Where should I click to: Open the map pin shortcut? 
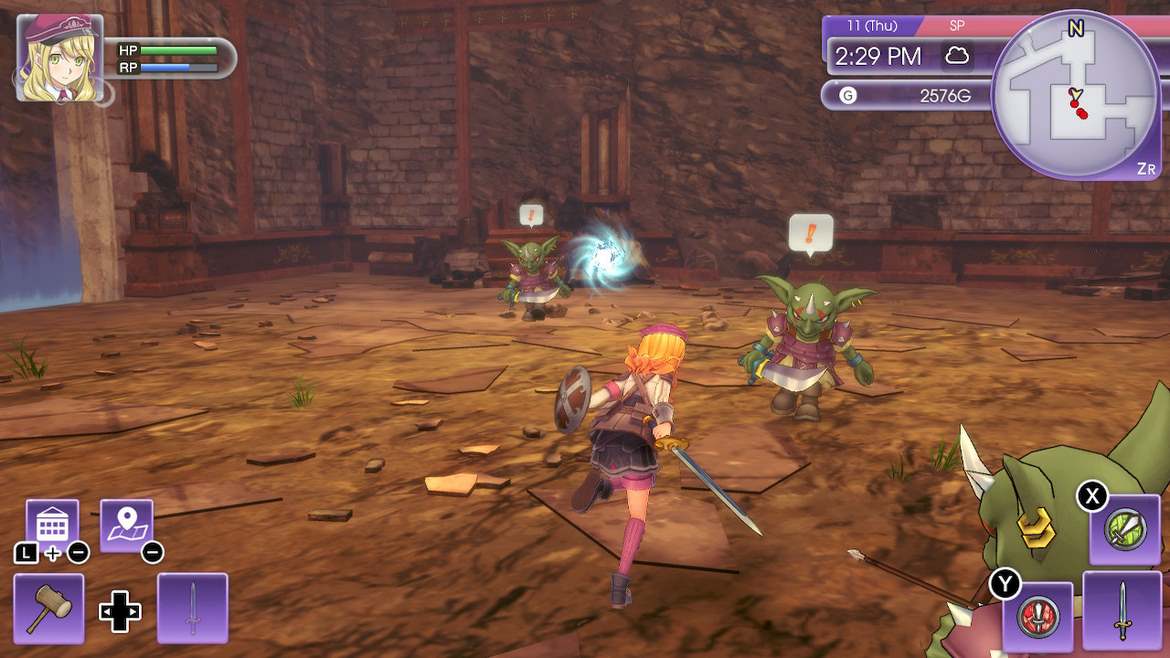127,525
